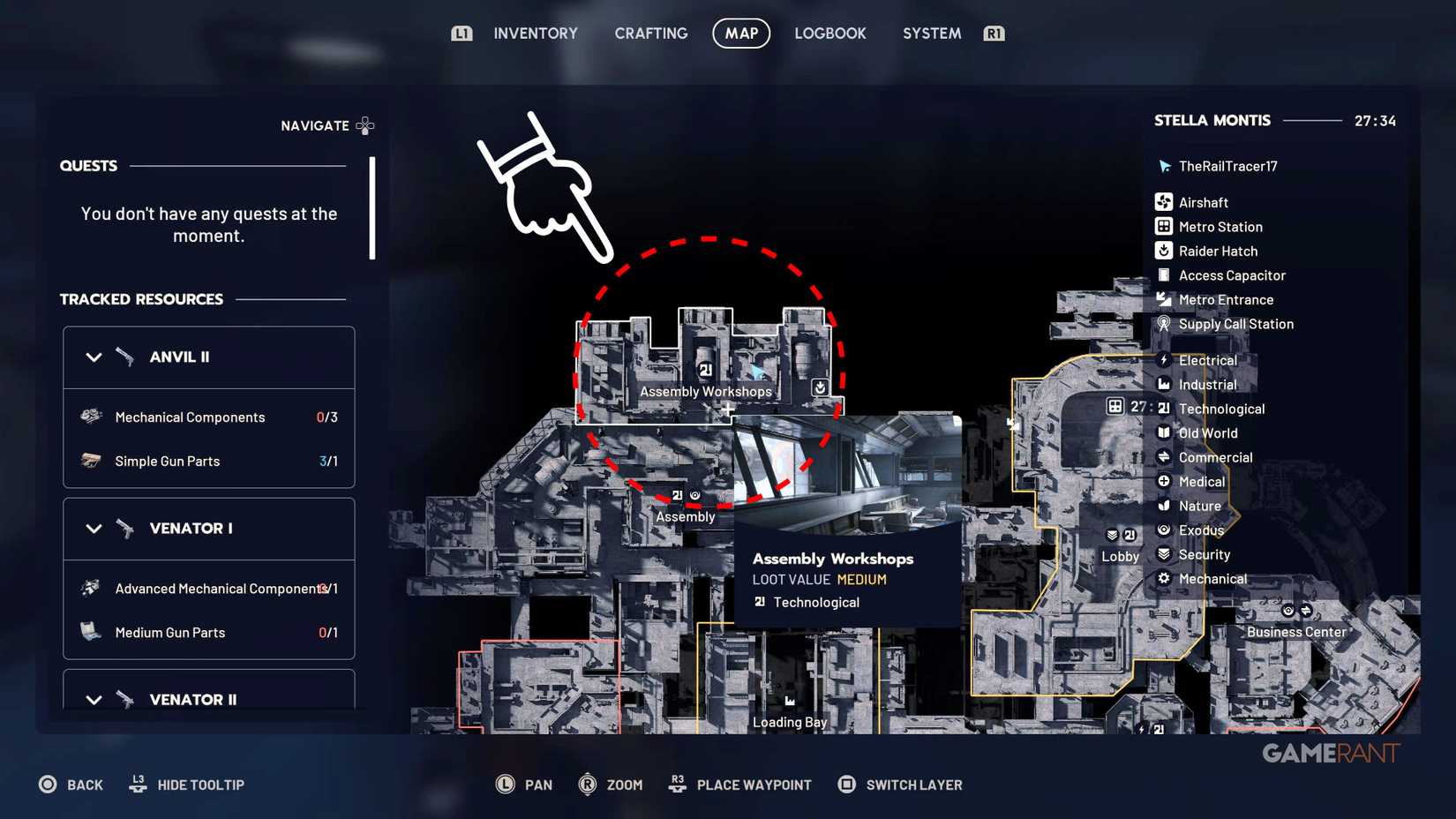Screen dimensions: 1456x819
Task: Click the Supply Call Station icon
Action: coord(1164,324)
